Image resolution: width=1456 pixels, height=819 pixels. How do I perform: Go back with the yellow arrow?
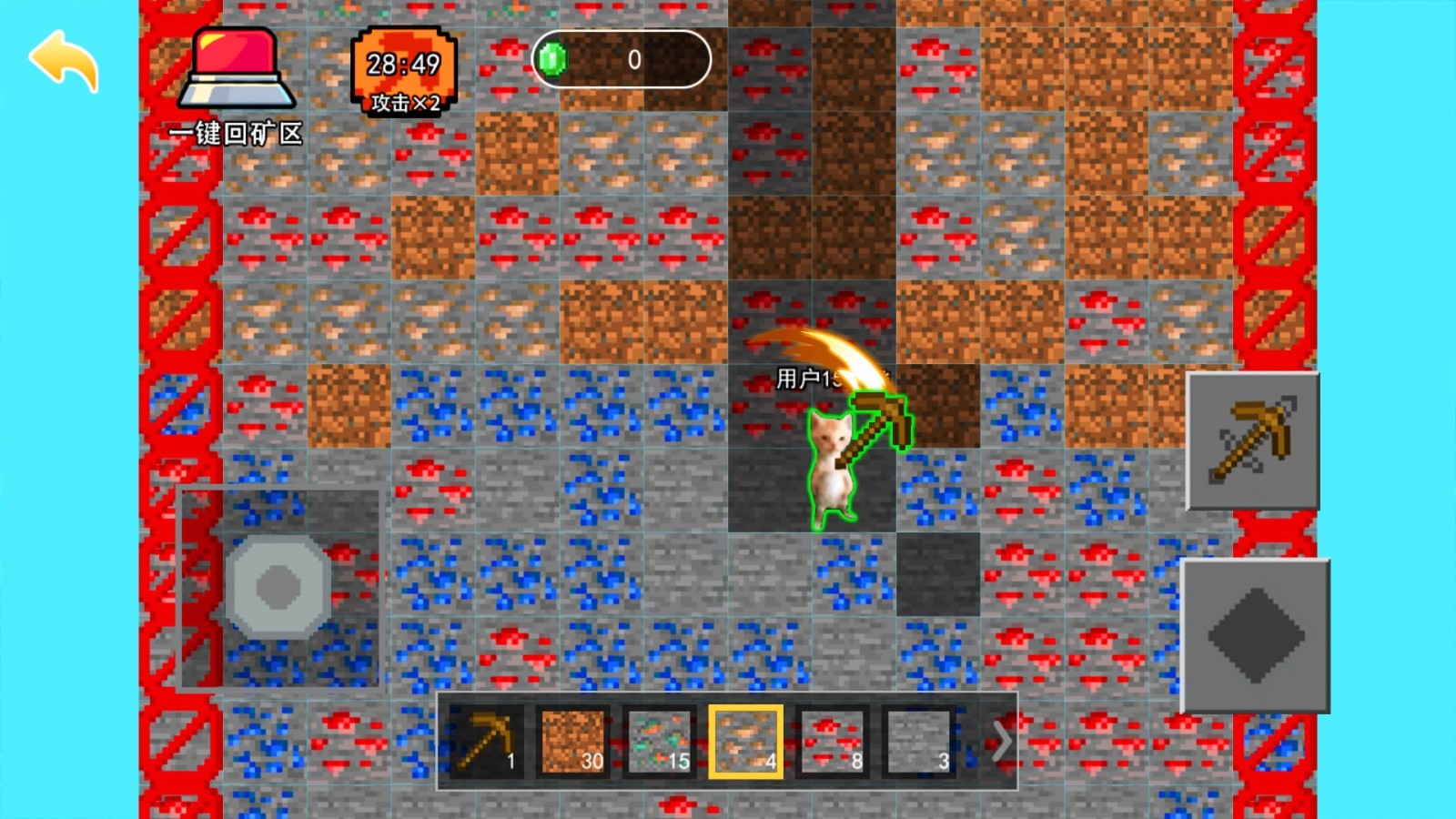click(64, 61)
